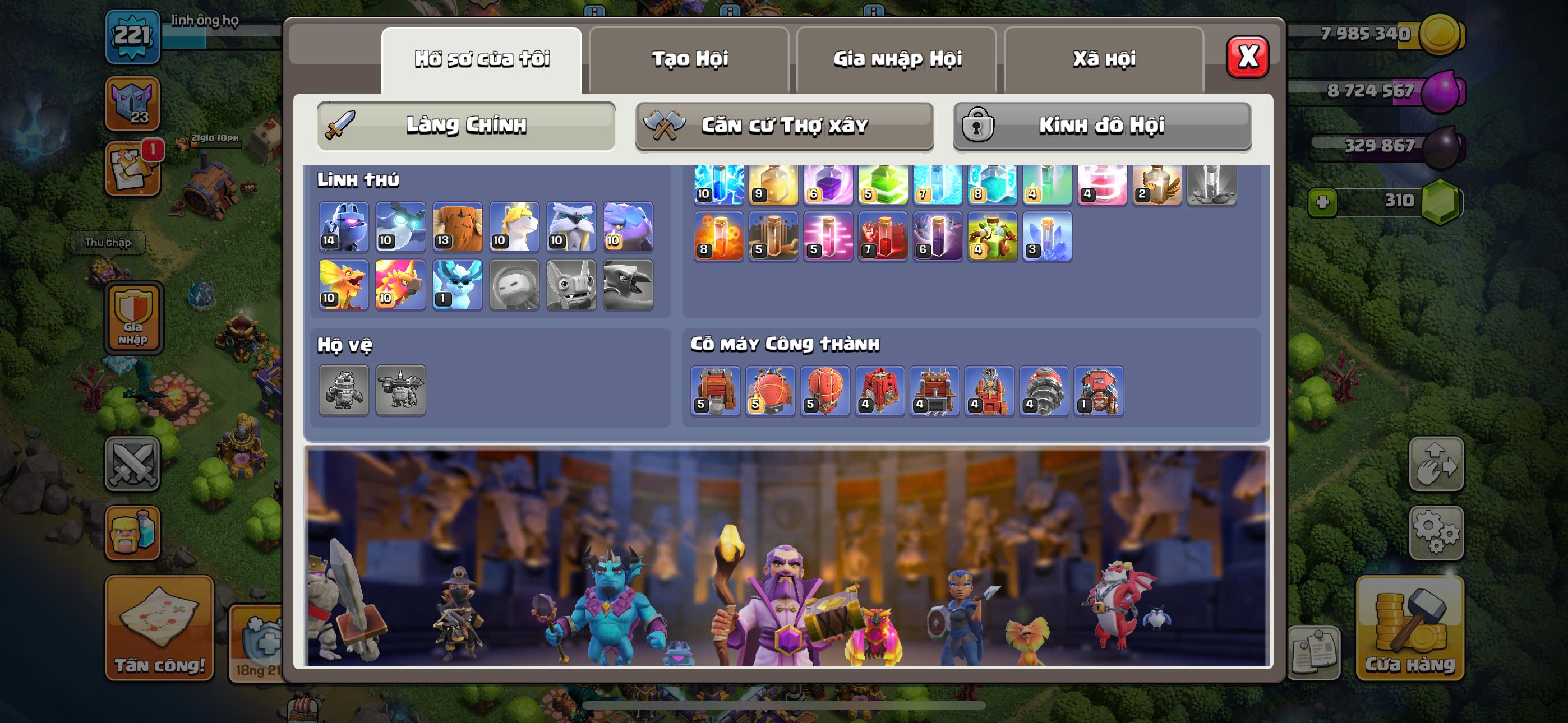Open the crossed swords battle log icon

(x=132, y=463)
